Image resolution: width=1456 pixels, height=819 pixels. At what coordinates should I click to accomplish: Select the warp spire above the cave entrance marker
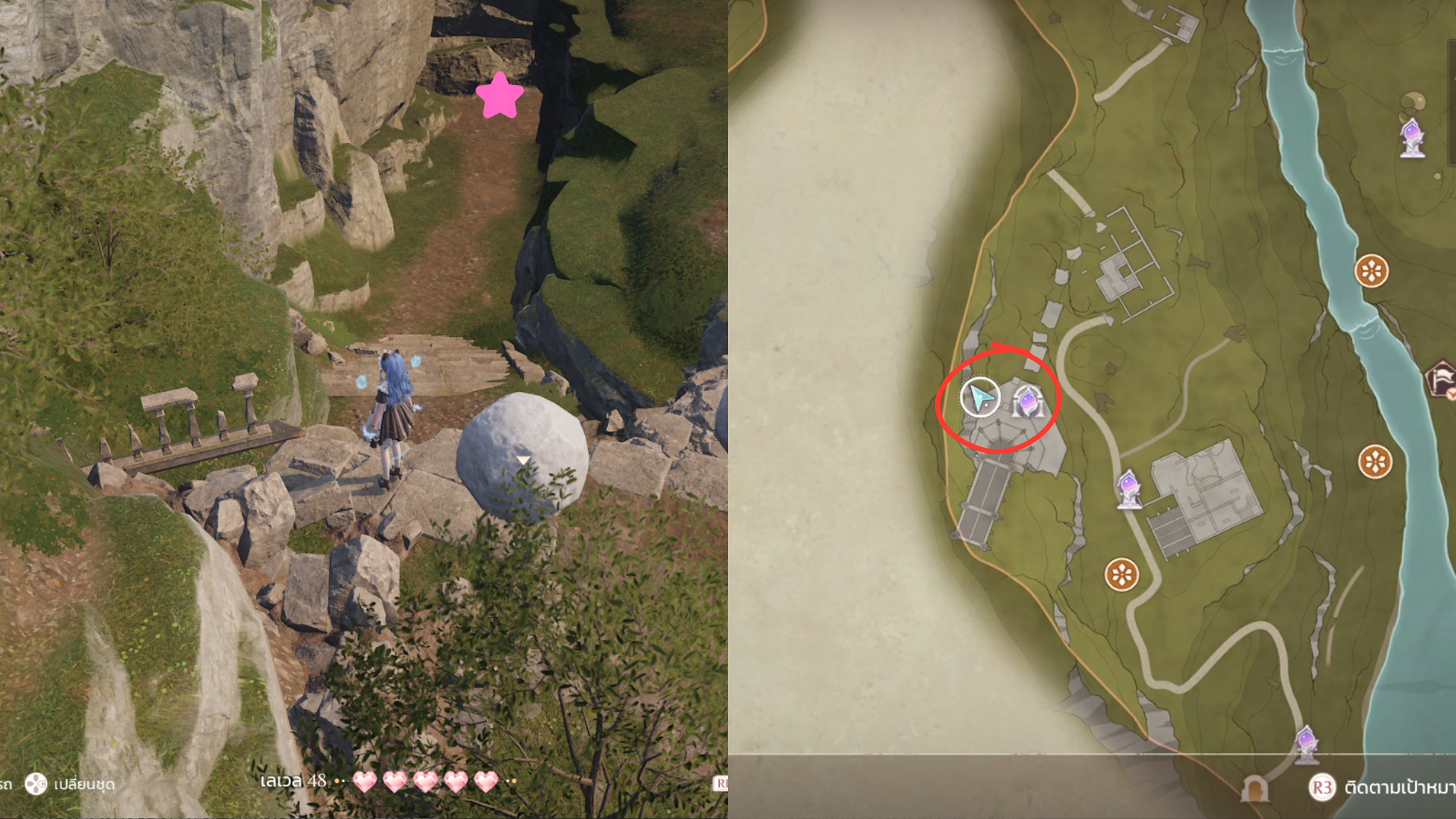click(1306, 744)
